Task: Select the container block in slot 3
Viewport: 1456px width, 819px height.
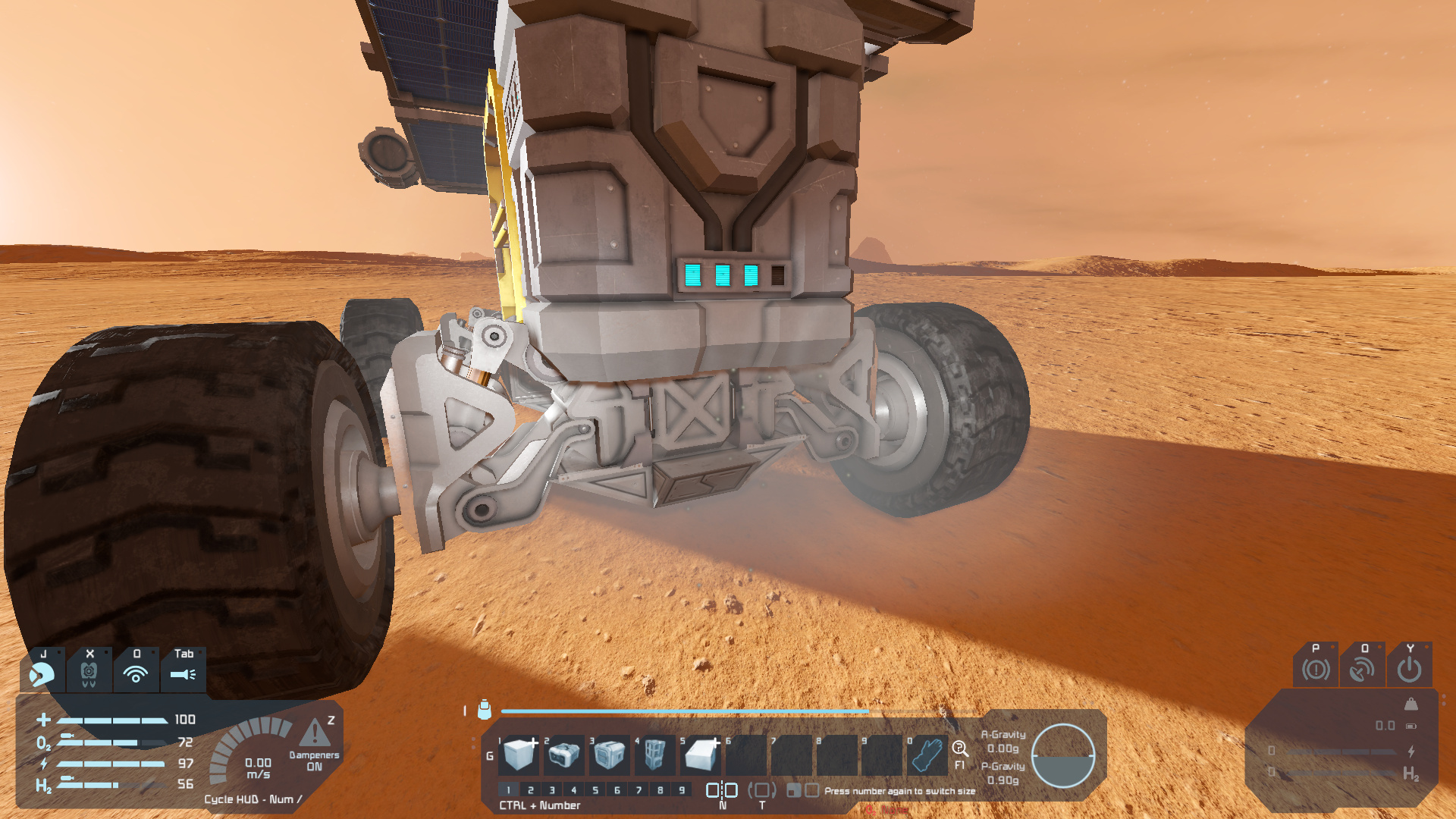Action: pos(610,755)
